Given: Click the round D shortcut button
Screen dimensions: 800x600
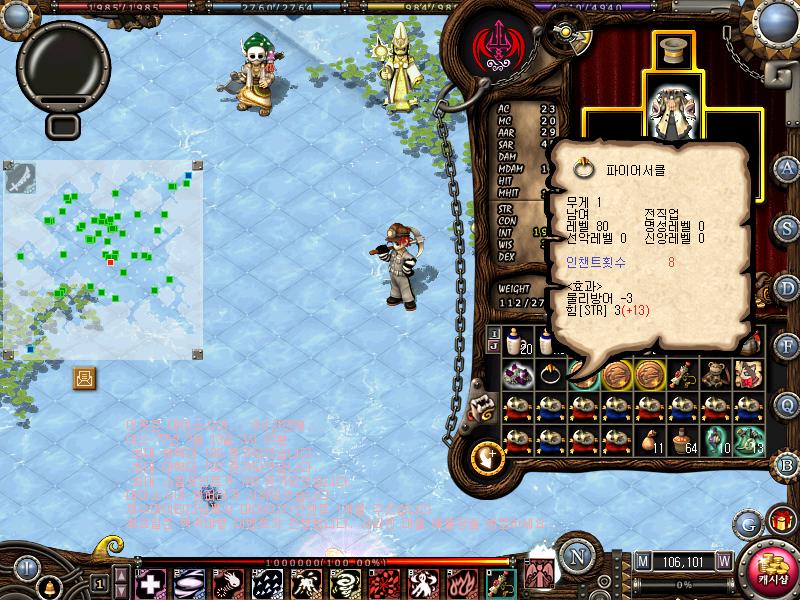Looking at the screenshot, I should [x=788, y=287].
